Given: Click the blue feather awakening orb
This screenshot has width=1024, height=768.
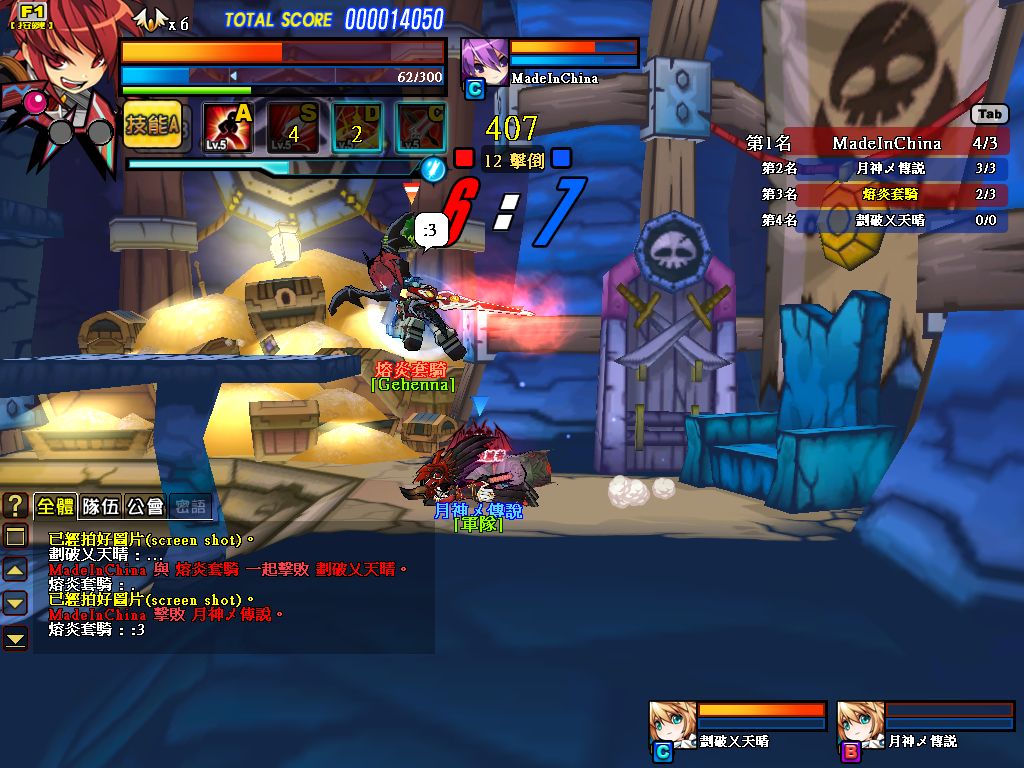Looking at the screenshot, I should [x=433, y=169].
